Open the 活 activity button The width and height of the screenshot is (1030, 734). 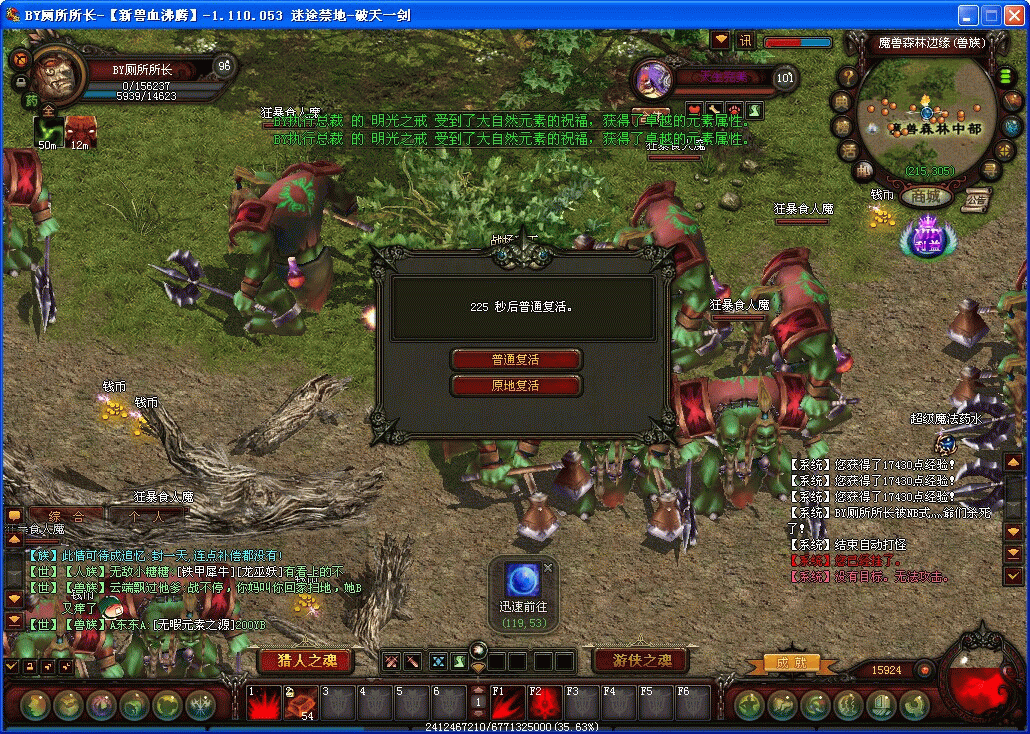pos(848,151)
